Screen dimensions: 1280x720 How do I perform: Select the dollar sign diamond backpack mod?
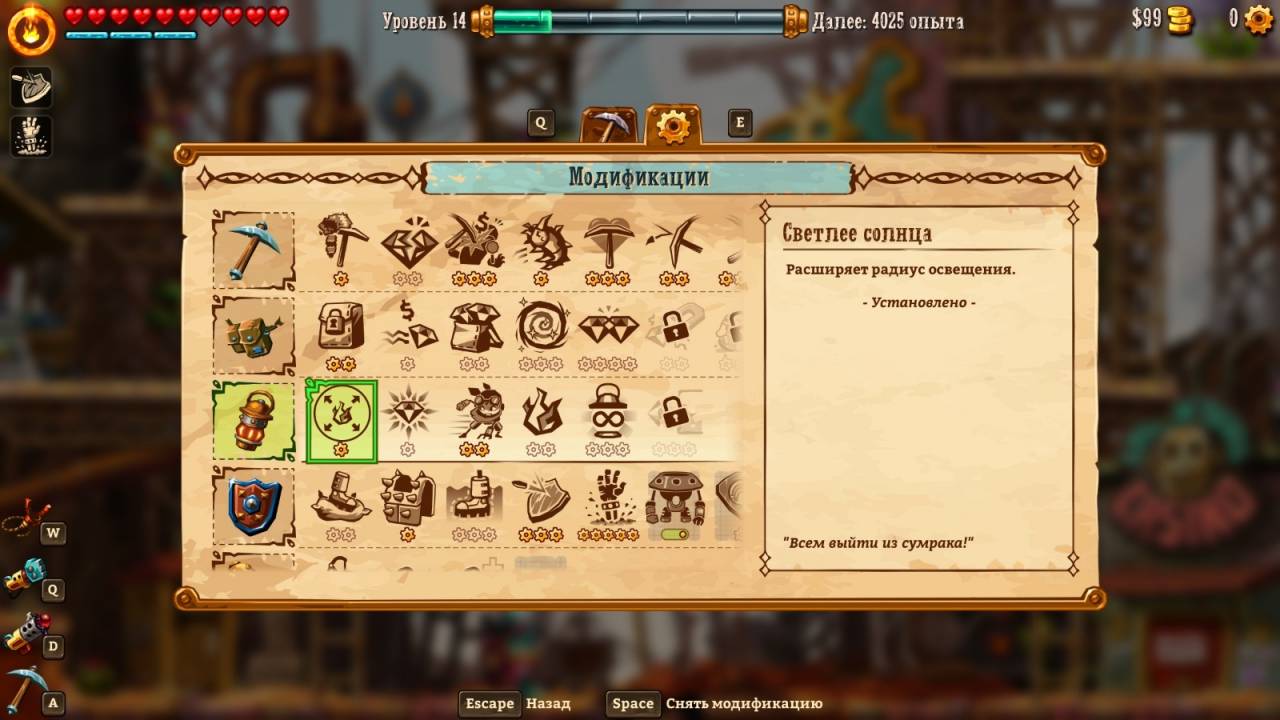(408, 327)
